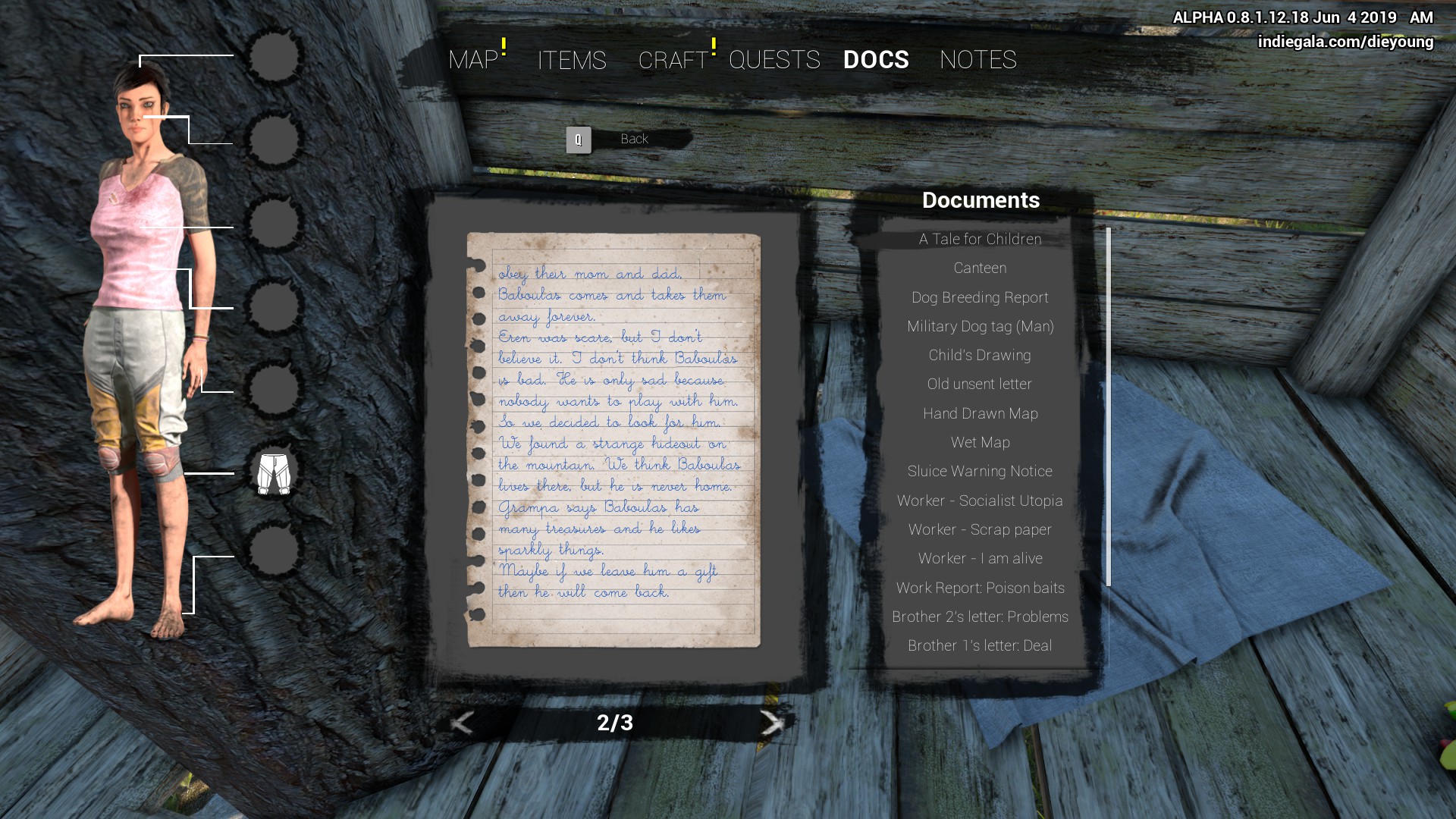Open the Canteen document

point(980,268)
